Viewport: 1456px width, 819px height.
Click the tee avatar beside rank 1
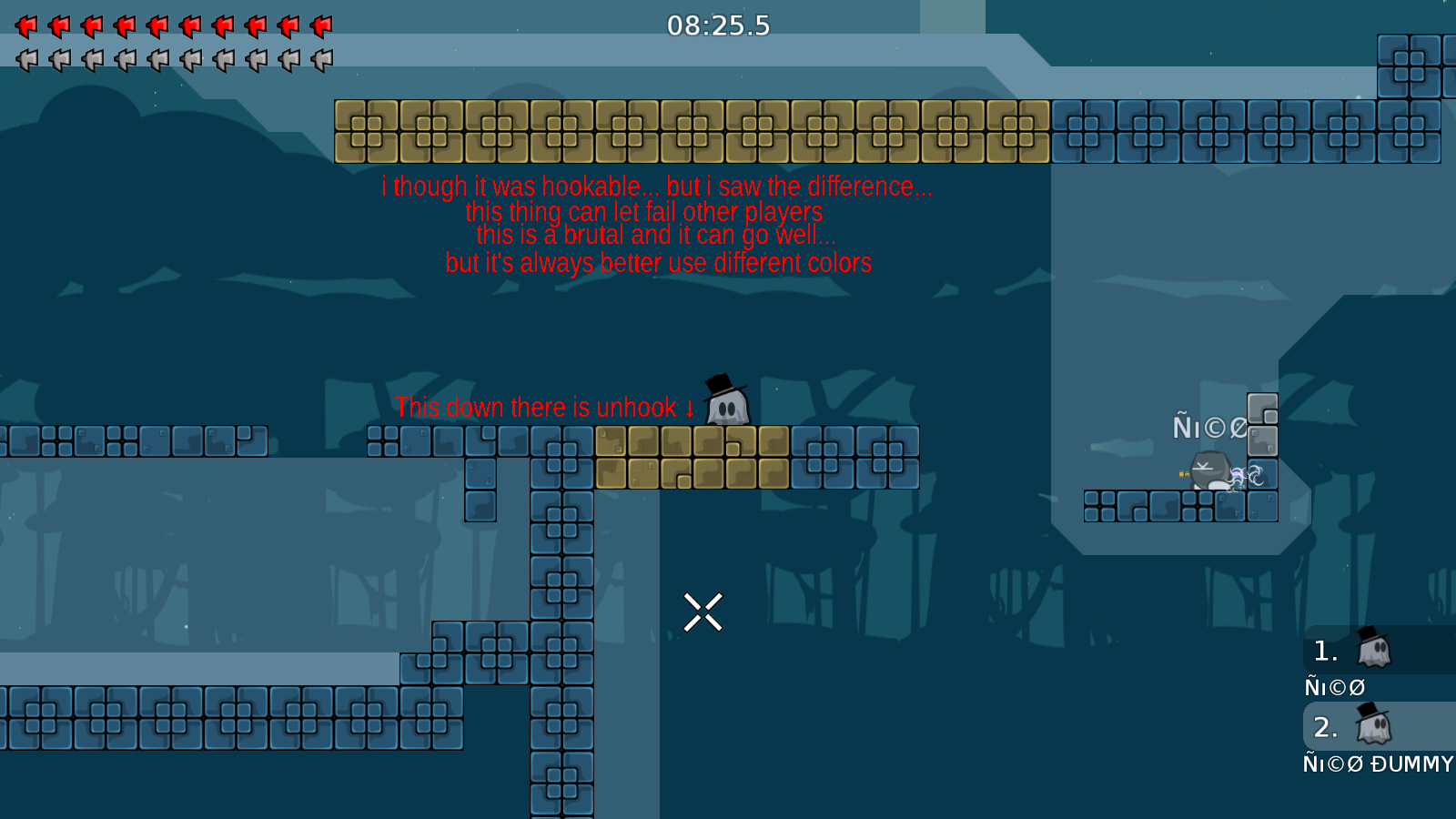point(1374,650)
